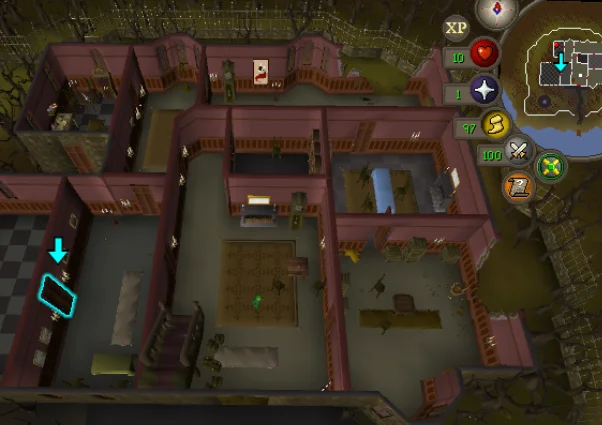Image resolution: width=602 pixels, height=425 pixels.
Task: Open the orange question mark scroll icon
Action: (x=517, y=187)
